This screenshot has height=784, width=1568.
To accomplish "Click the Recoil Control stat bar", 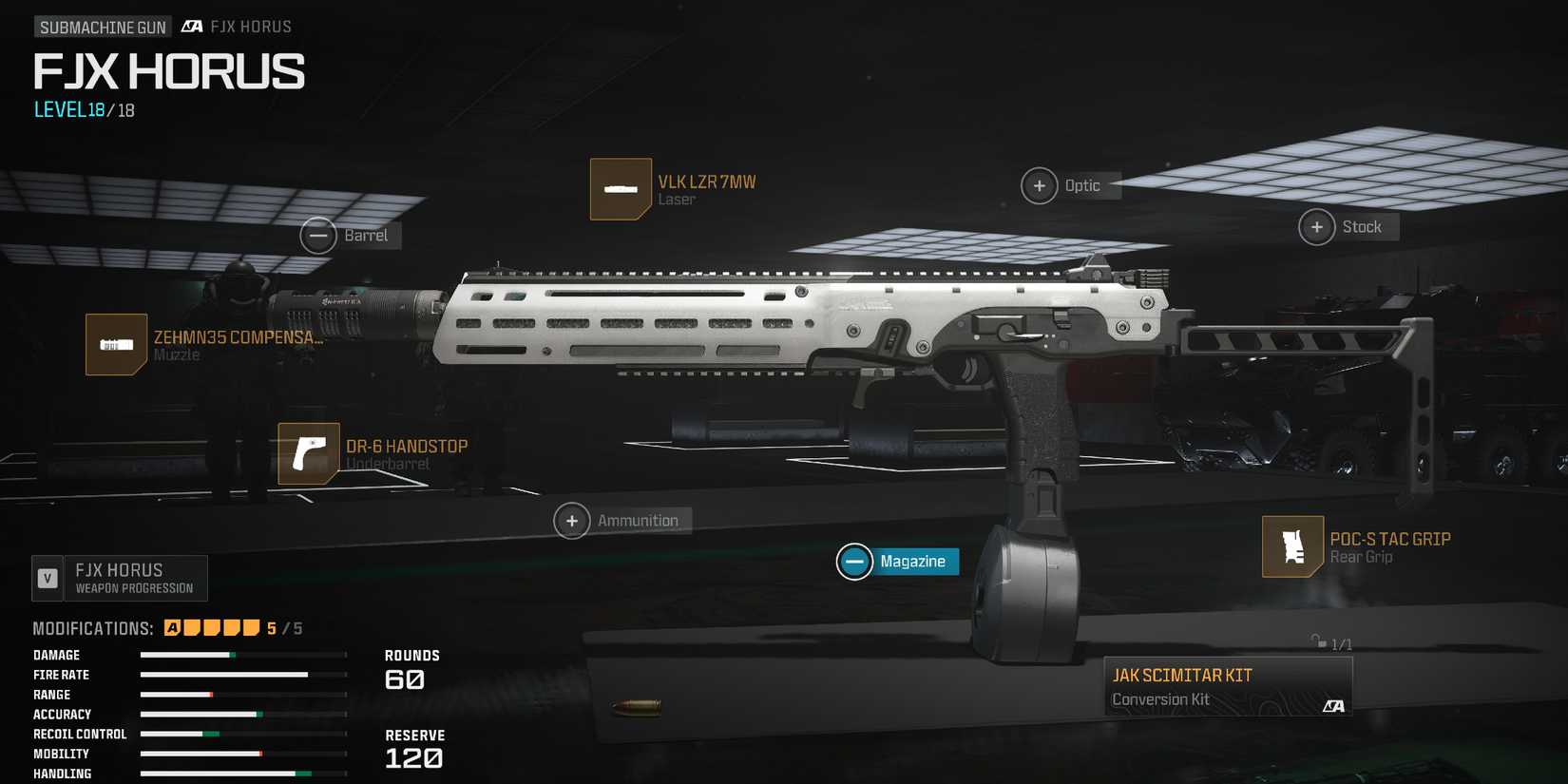I will pos(242,734).
